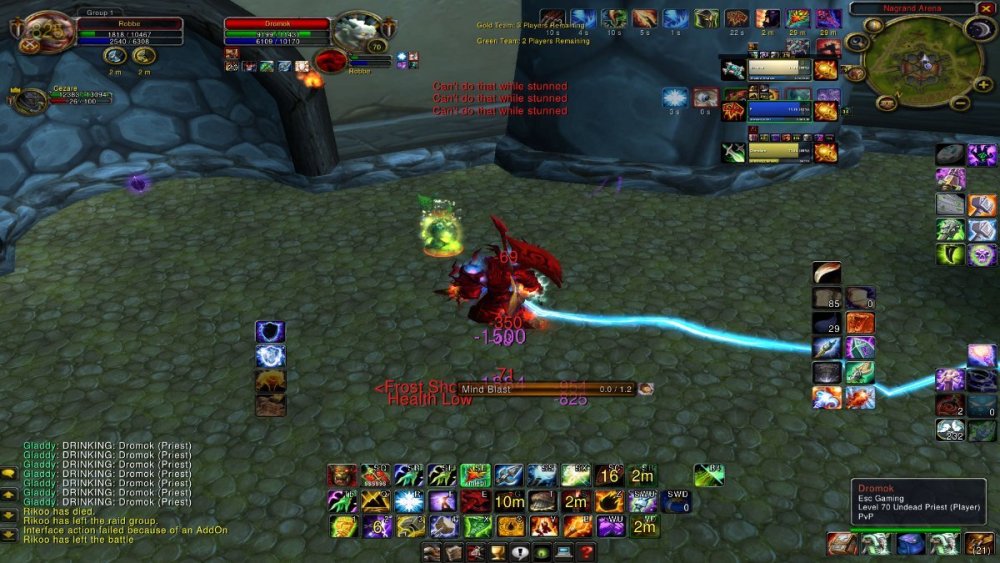Image resolution: width=1000 pixels, height=563 pixels.
Task: Close the Nagrand Arena minimap with the X
Action: click(986, 8)
